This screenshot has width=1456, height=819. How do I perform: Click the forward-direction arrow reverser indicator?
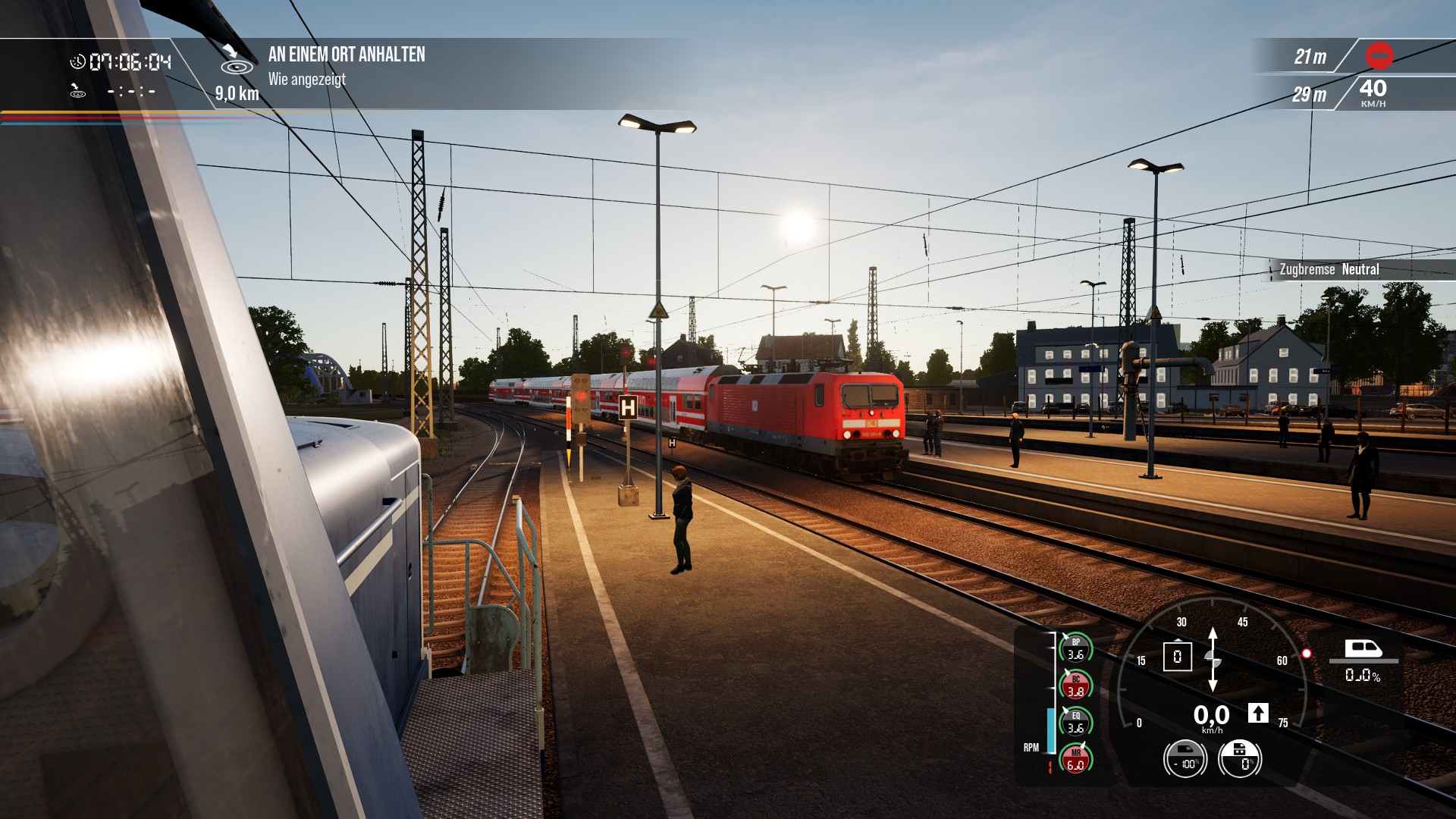[1258, 713]
